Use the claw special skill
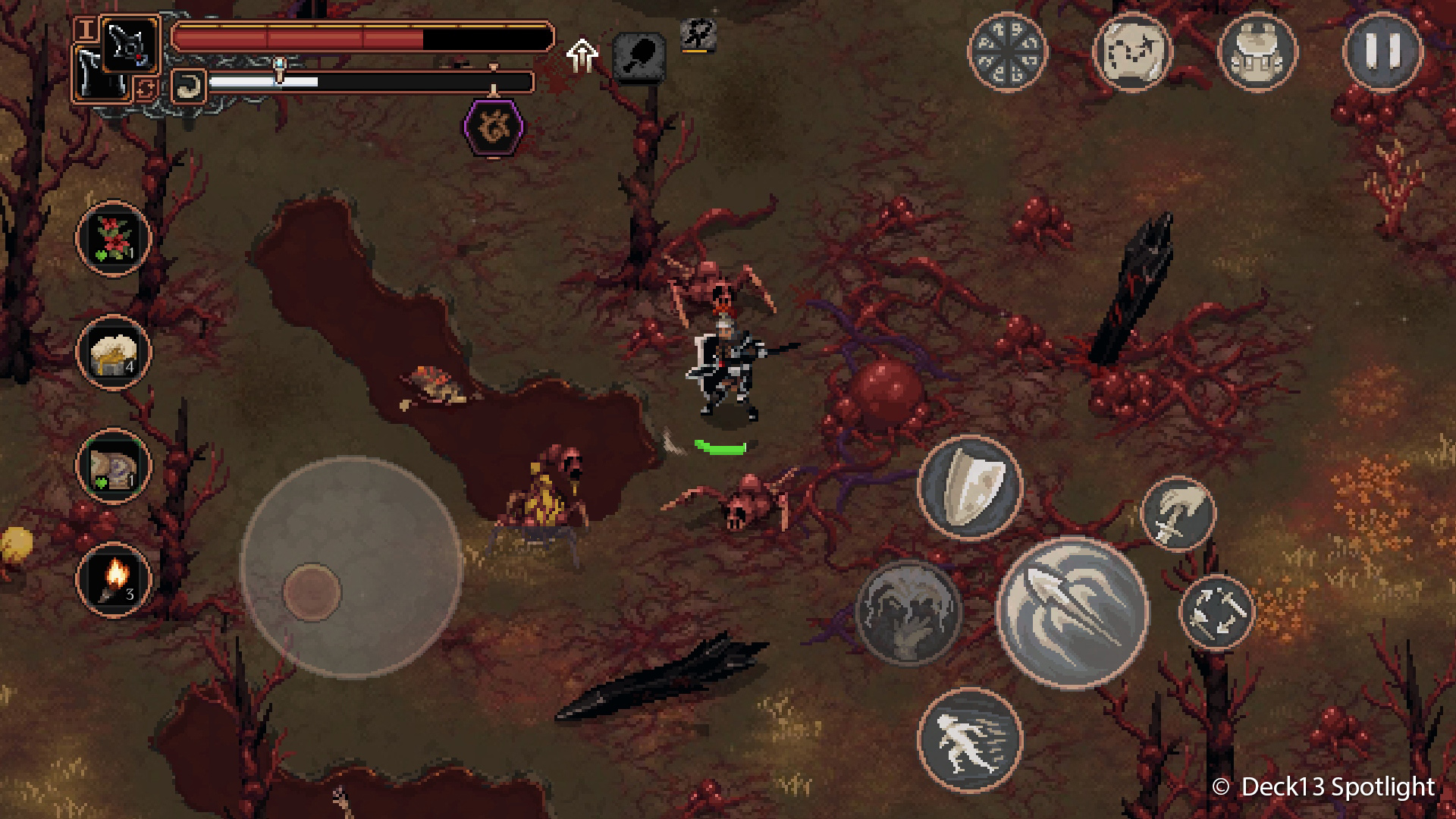The height and width of the screenshot is (819, 1456). click(908, 611)
